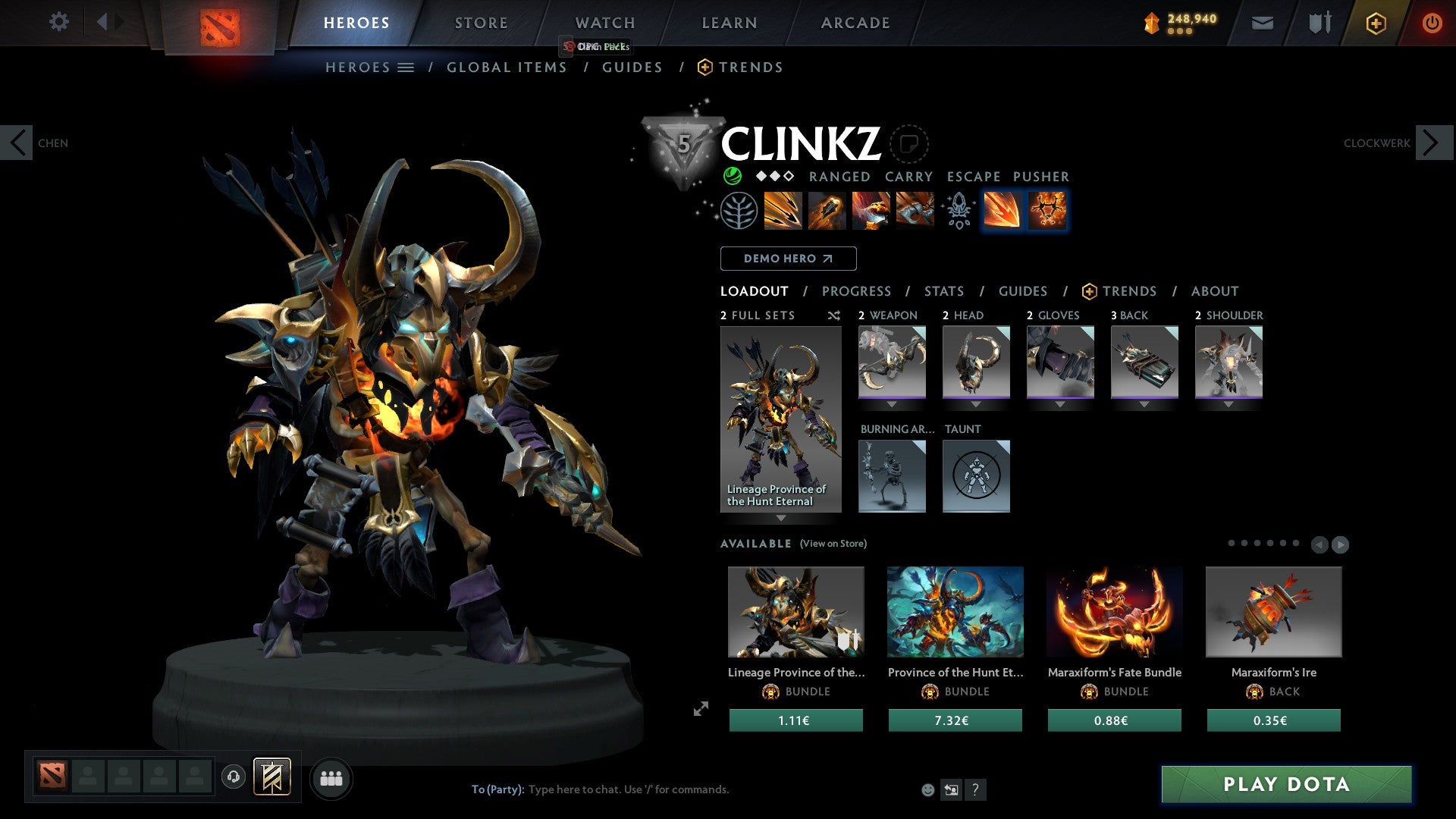Switch to the STATS tab
Viewport: 1456px width, 819px height.
(x=943, y=290)
